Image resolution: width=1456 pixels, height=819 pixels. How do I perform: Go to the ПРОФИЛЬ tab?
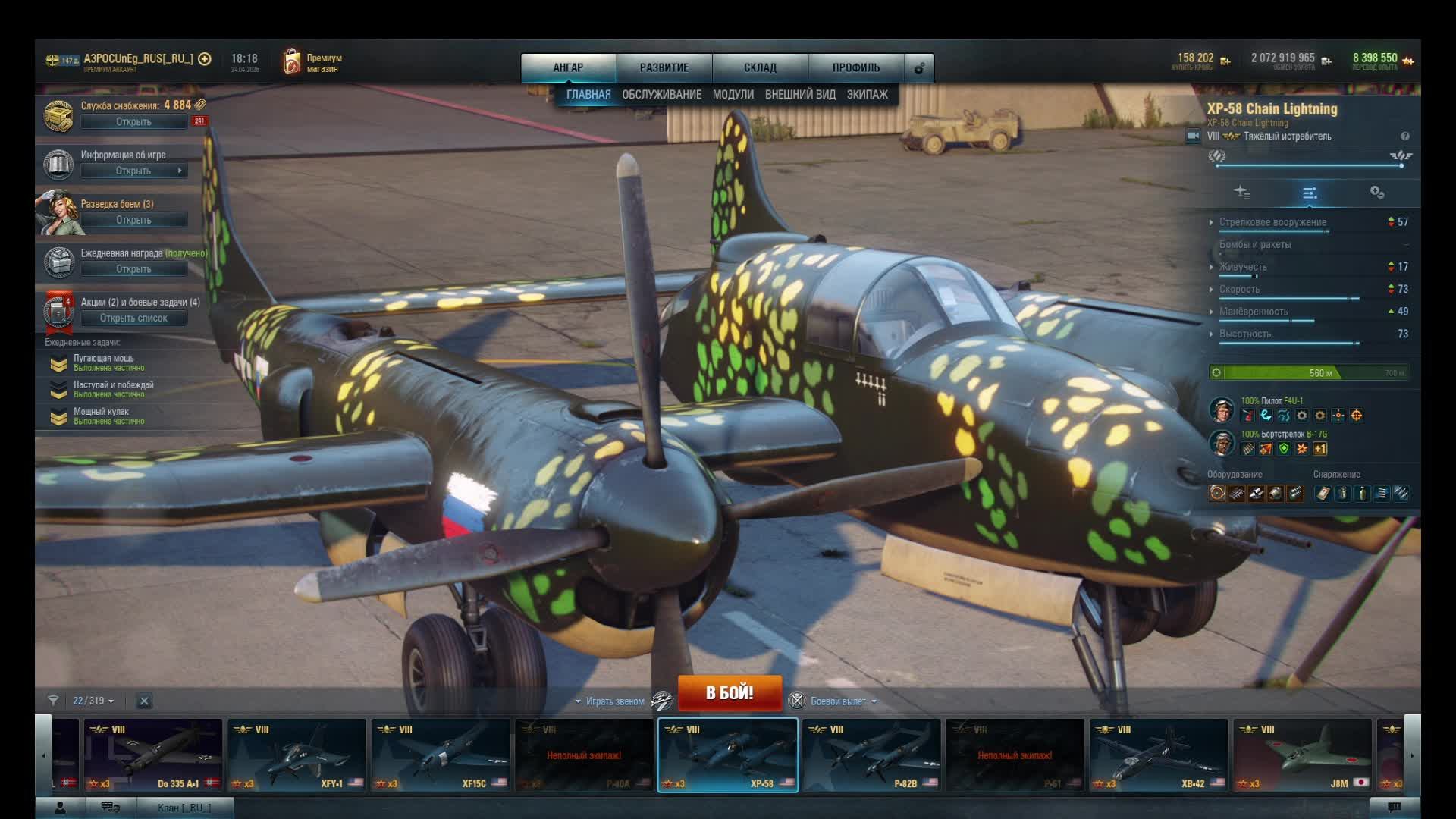click(855, 67)
